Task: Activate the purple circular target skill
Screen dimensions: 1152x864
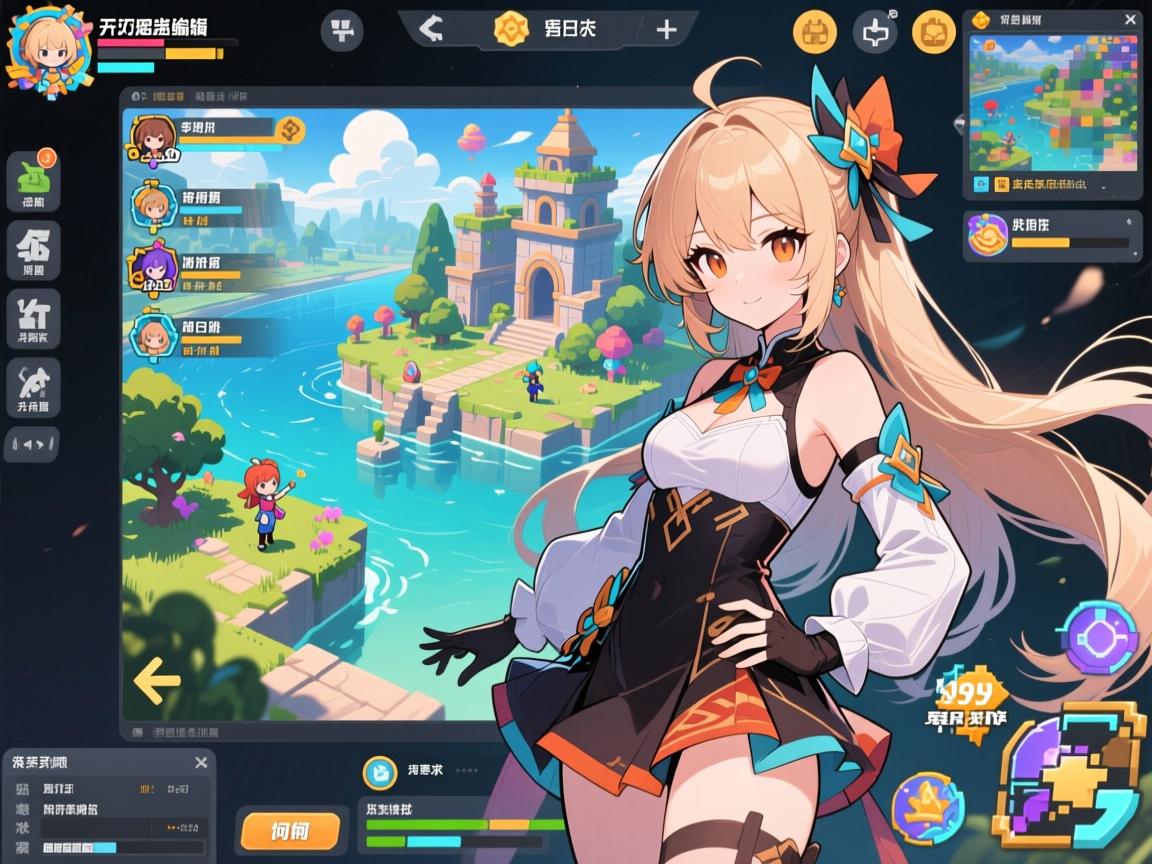Action: (x=1100, y=637)
